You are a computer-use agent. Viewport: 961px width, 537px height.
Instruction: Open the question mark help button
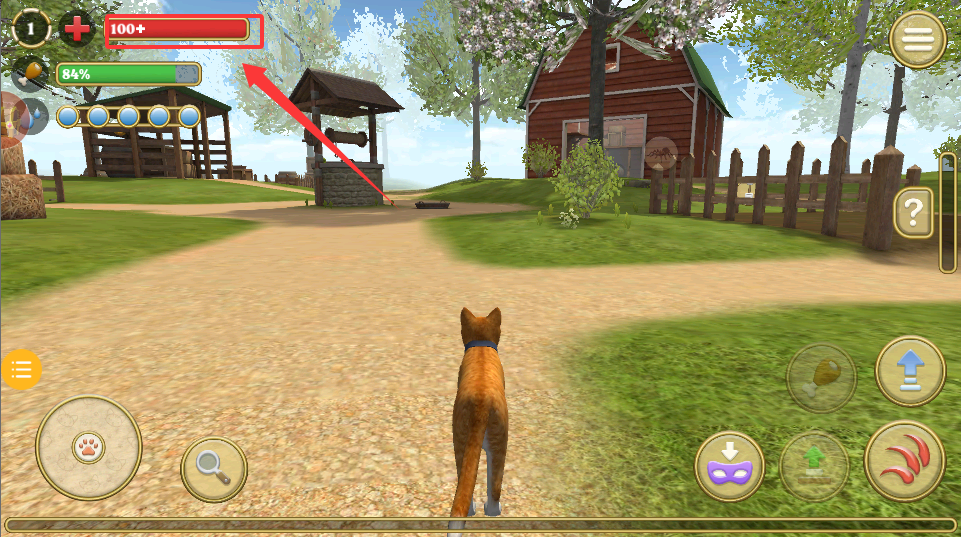913,212
